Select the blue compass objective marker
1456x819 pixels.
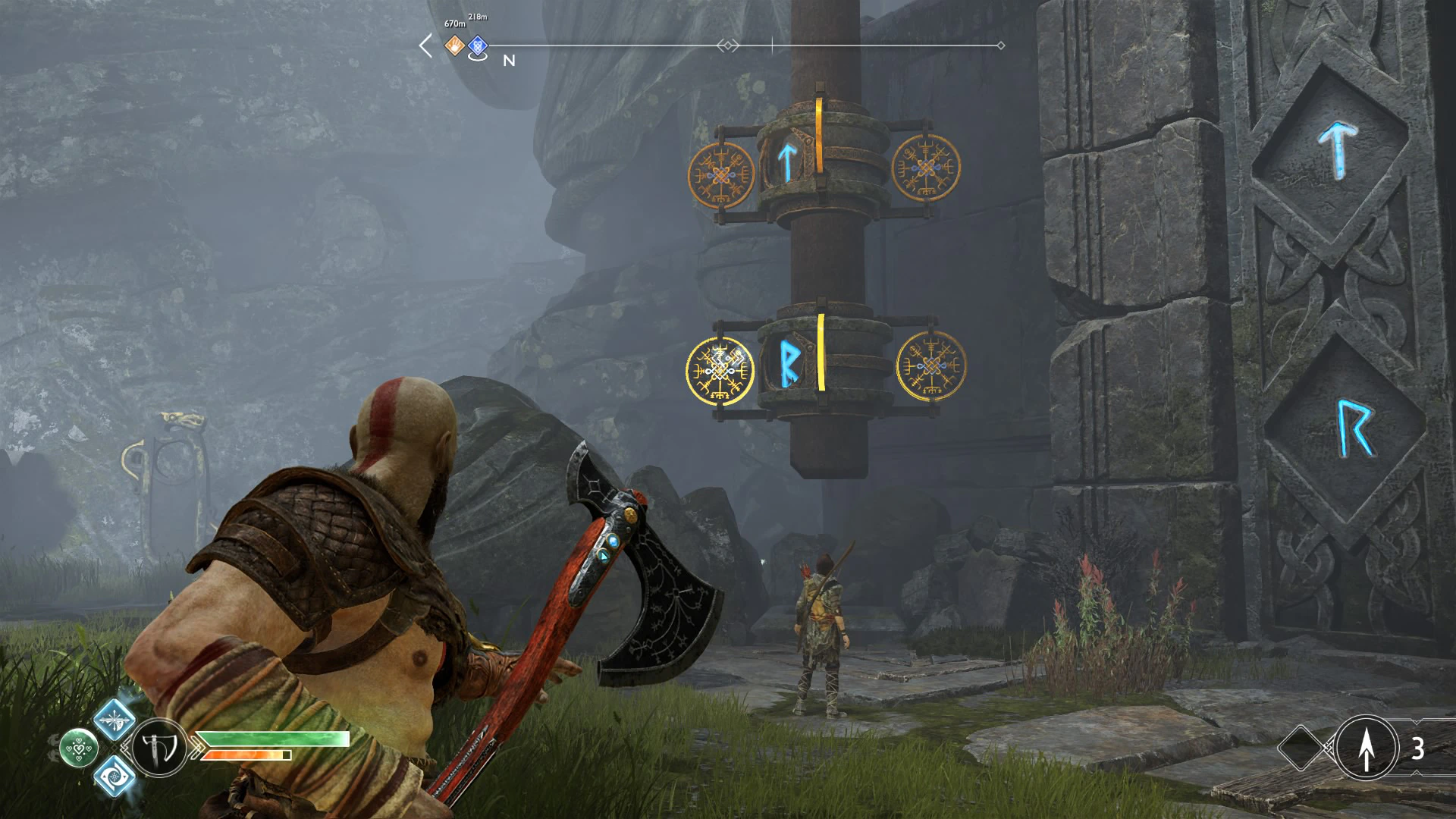477,46
